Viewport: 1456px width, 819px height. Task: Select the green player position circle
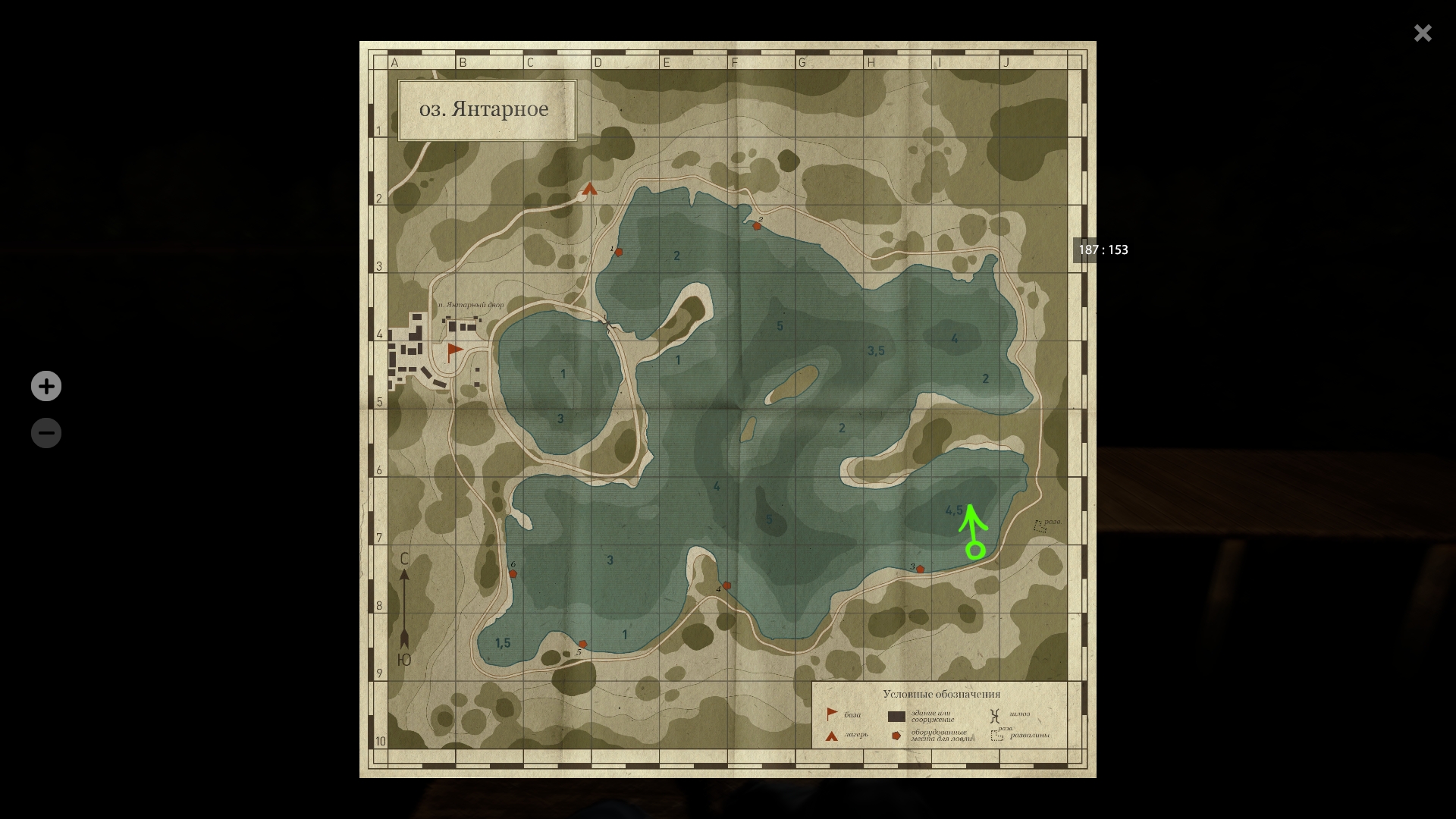coord(975,550)
